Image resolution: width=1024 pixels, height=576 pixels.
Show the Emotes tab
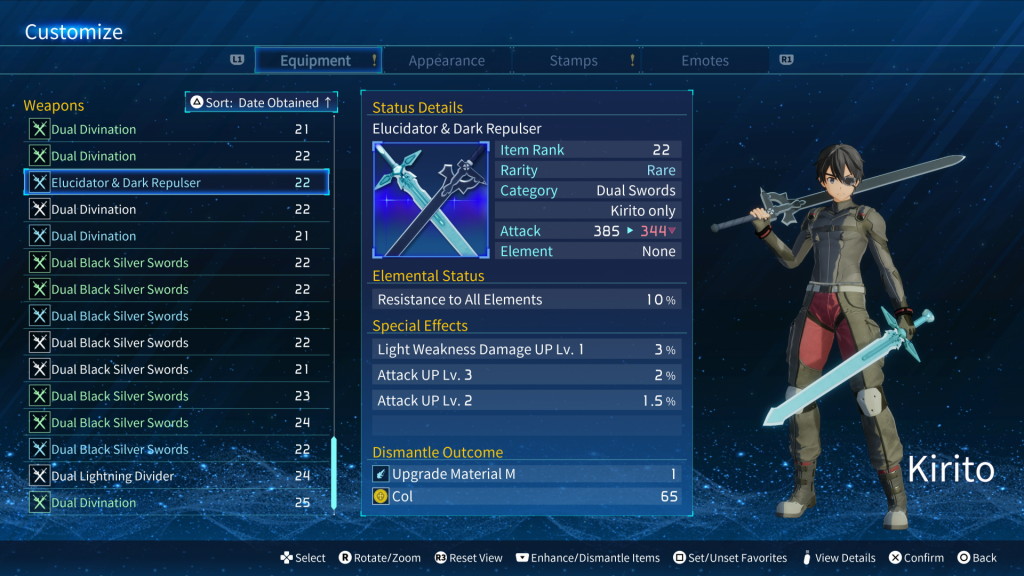tap(705, 61)
